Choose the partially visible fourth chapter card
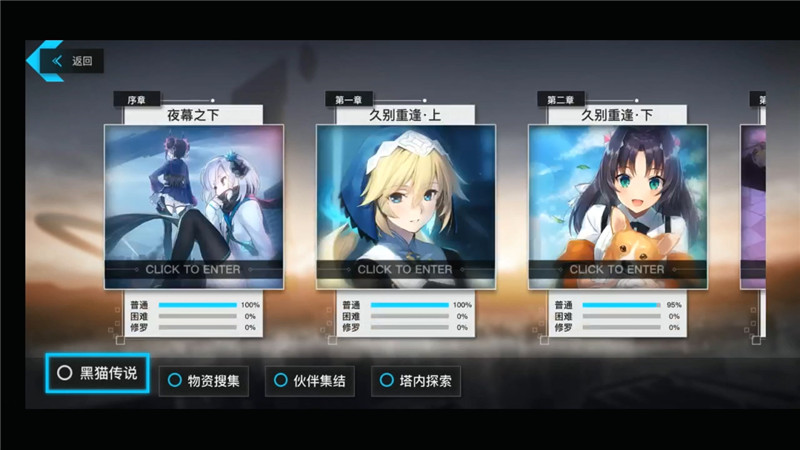This screenshot has height=450, width=800. [753, 205]
